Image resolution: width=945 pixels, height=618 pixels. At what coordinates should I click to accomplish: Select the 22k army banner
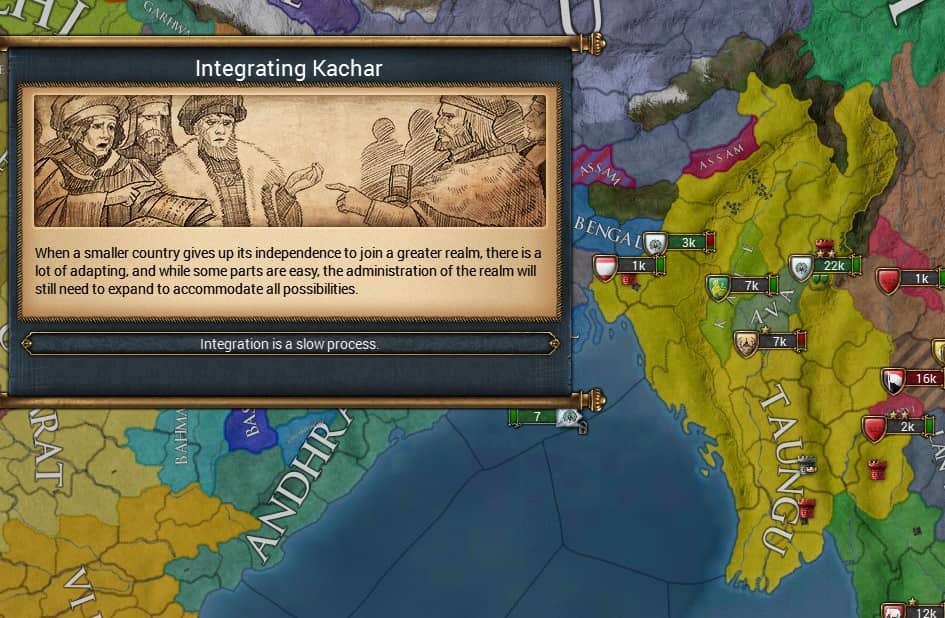click(x=831, y=266)
